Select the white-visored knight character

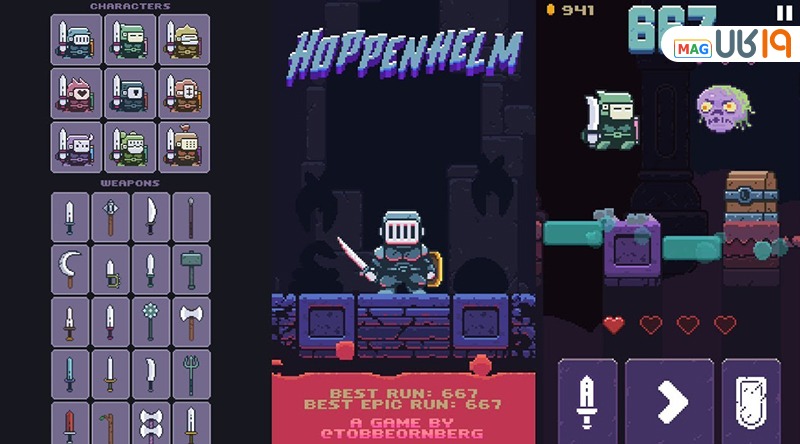click(x=76, y=40)
